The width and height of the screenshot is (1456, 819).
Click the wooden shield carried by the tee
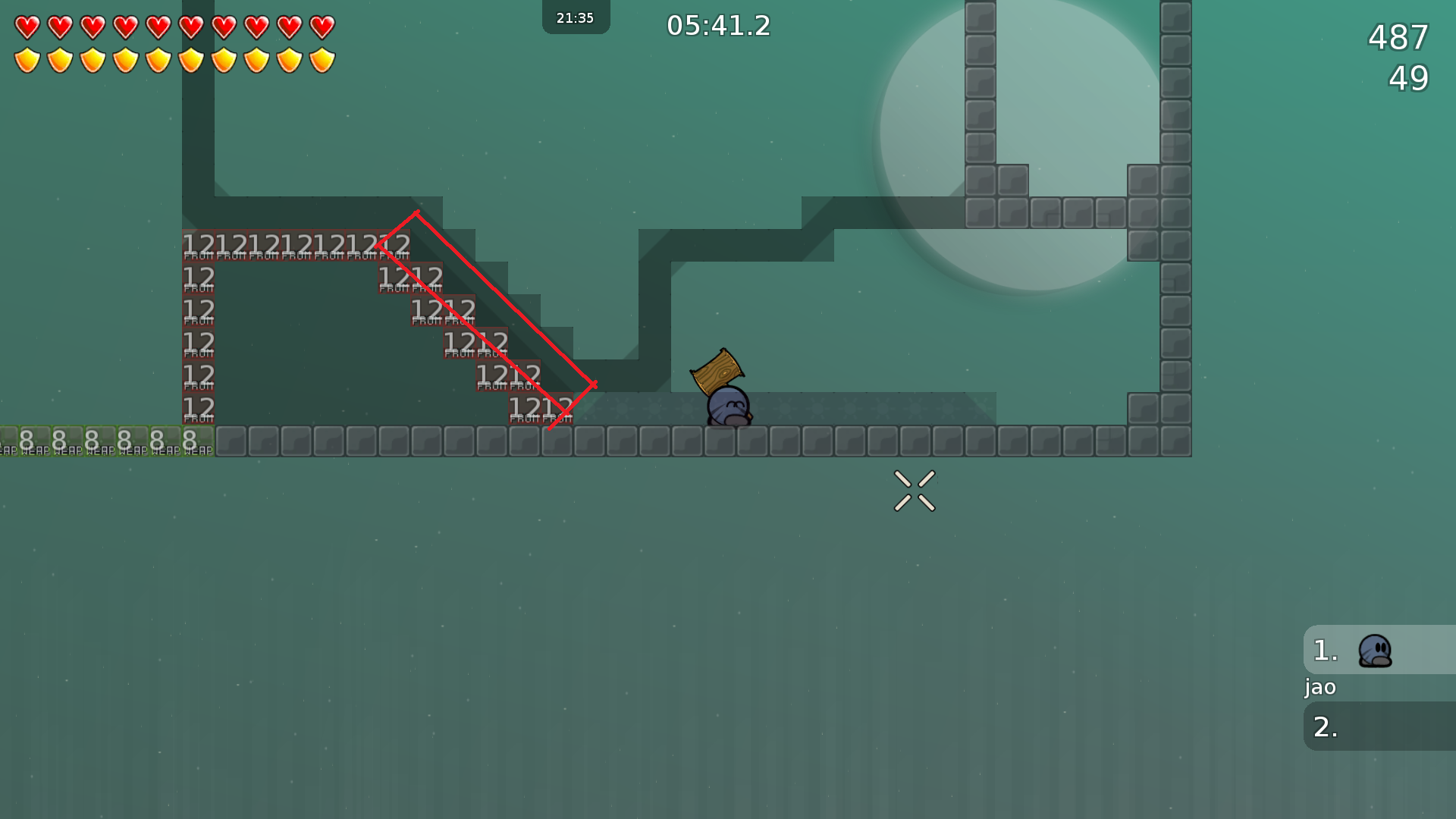coord(716,372)
